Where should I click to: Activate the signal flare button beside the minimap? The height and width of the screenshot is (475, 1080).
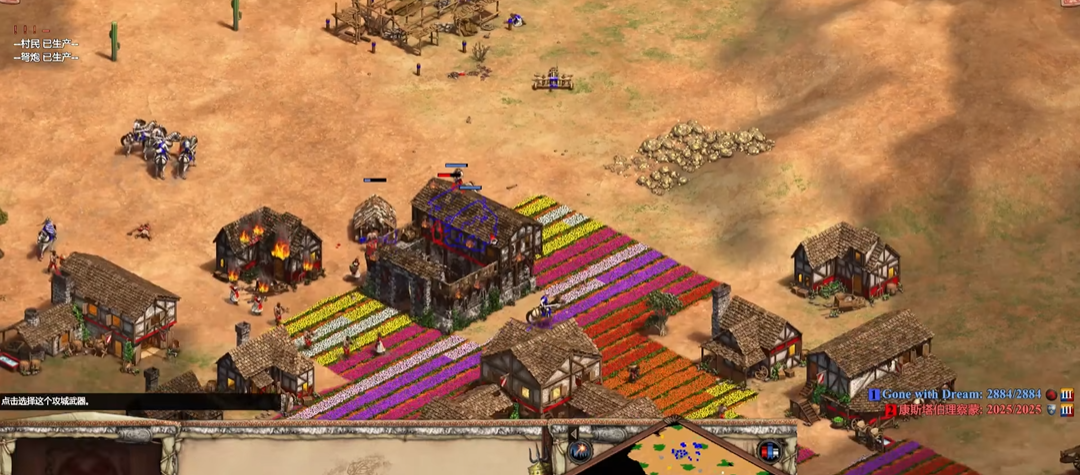580,451
